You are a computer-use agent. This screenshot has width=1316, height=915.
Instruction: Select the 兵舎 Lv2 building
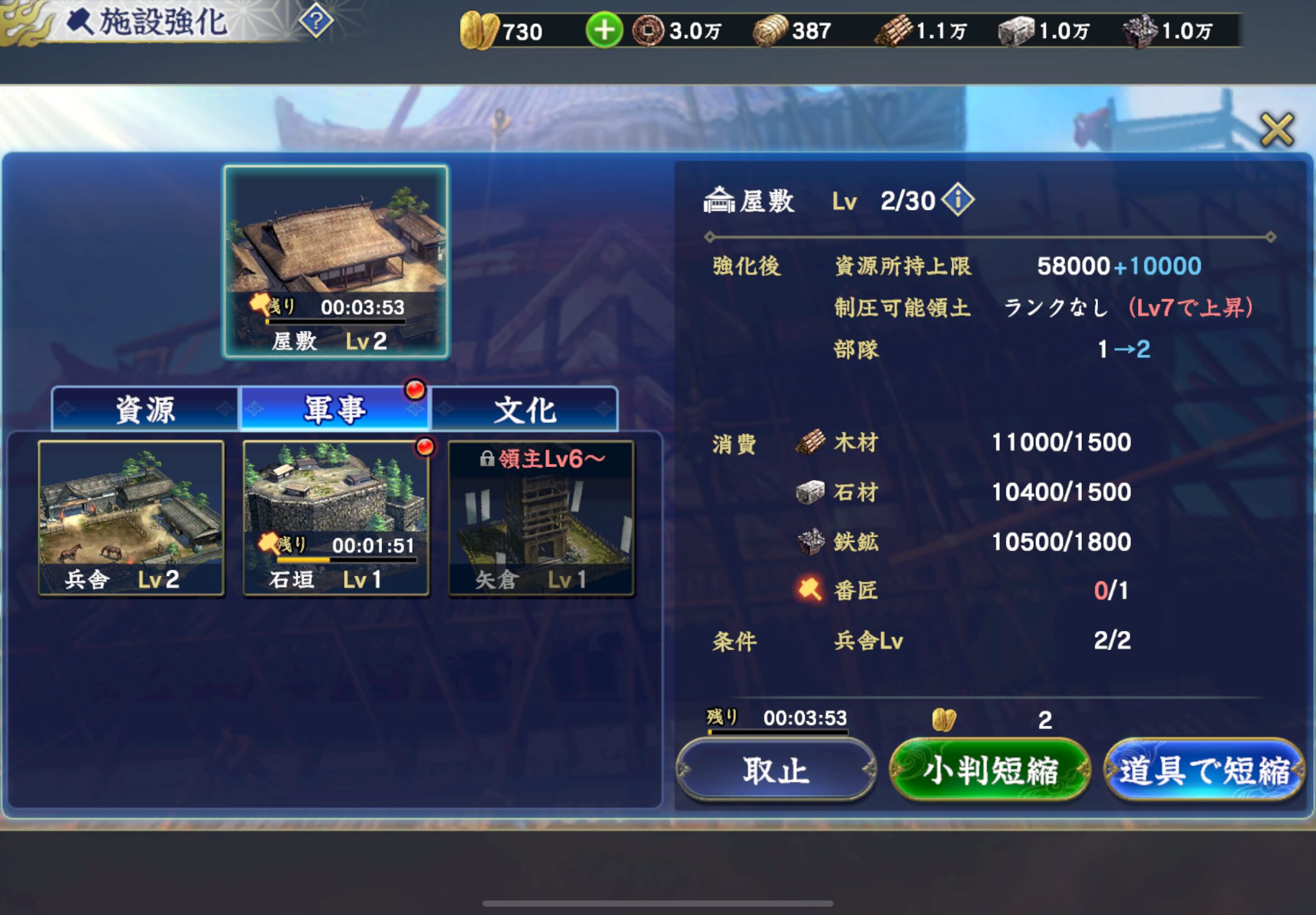coord(131,518)
